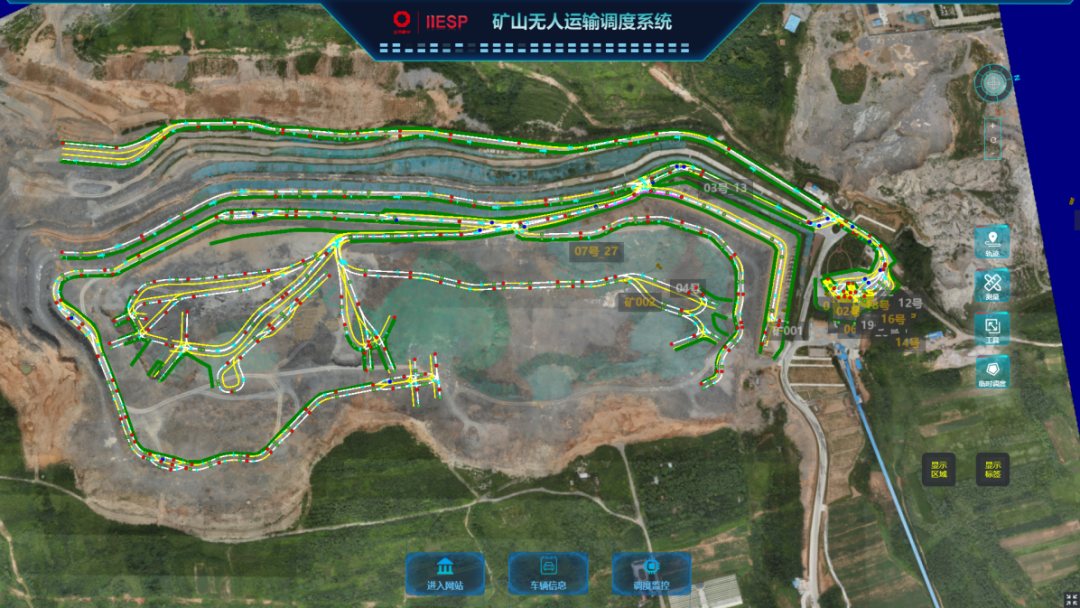The width and height of the screenshot is (1080, 608).
Task: Select the vehicle label 03号_13
Action: click(725, 187)
